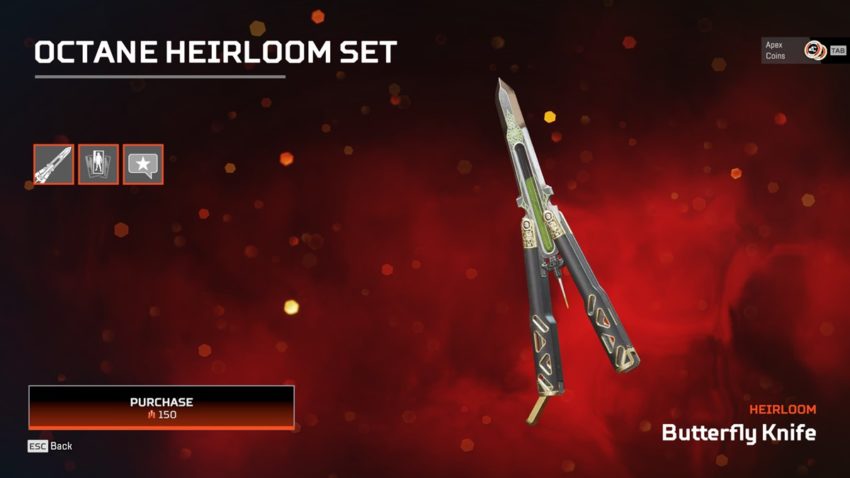The width and height of the screenshot is (850, 478).
Task: View the banner pose cards item
Action: (98, 164)
